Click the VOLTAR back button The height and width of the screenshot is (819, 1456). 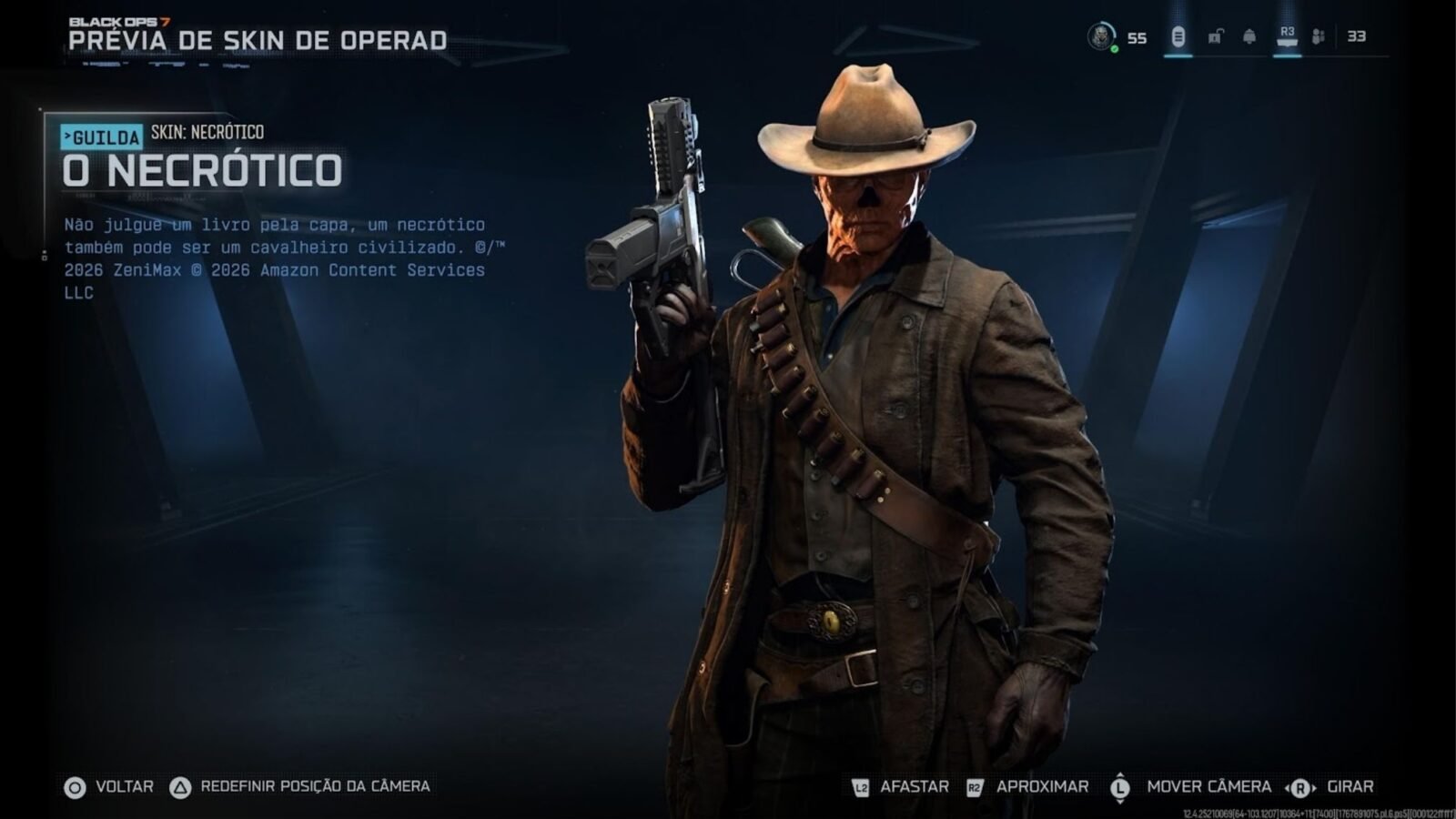pyautogui.click(x=109, y=787)
